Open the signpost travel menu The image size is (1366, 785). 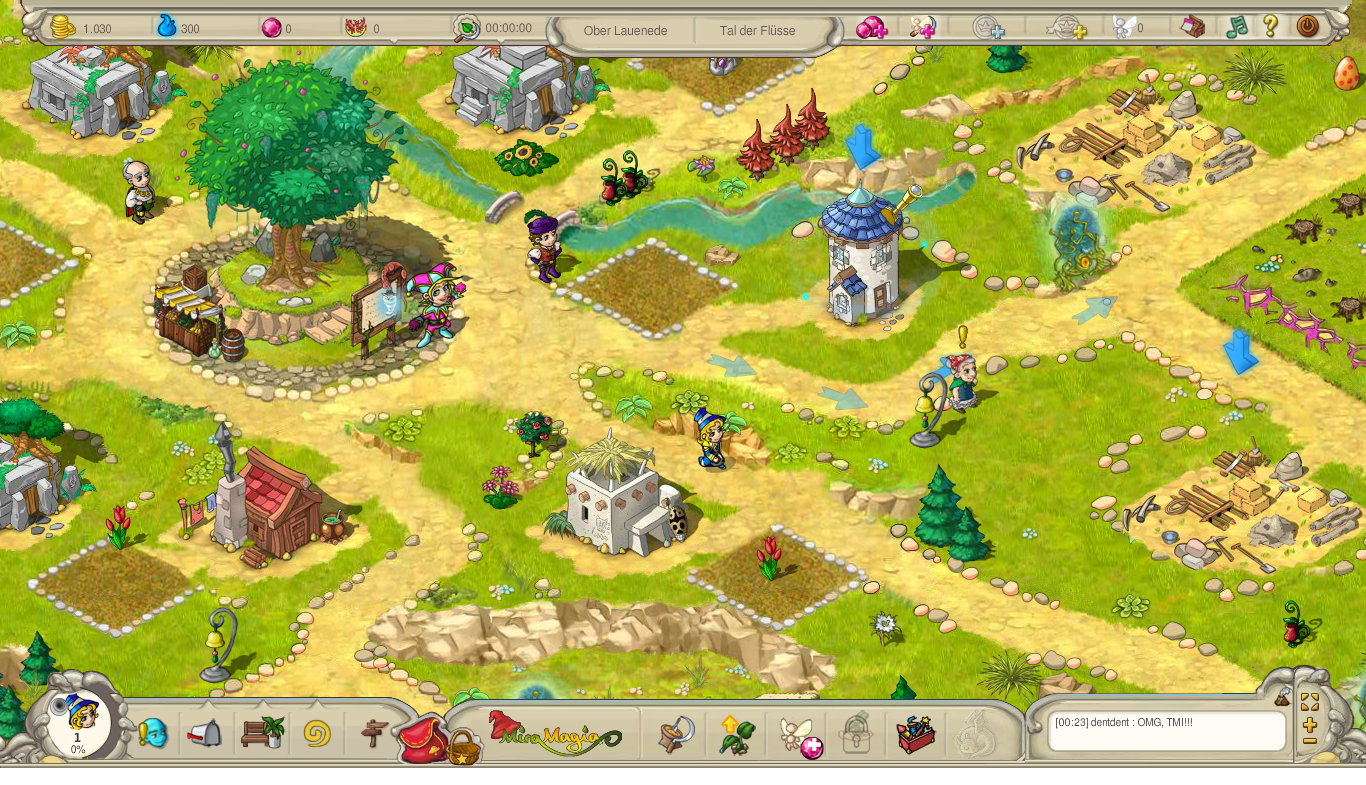coord(371,732)
